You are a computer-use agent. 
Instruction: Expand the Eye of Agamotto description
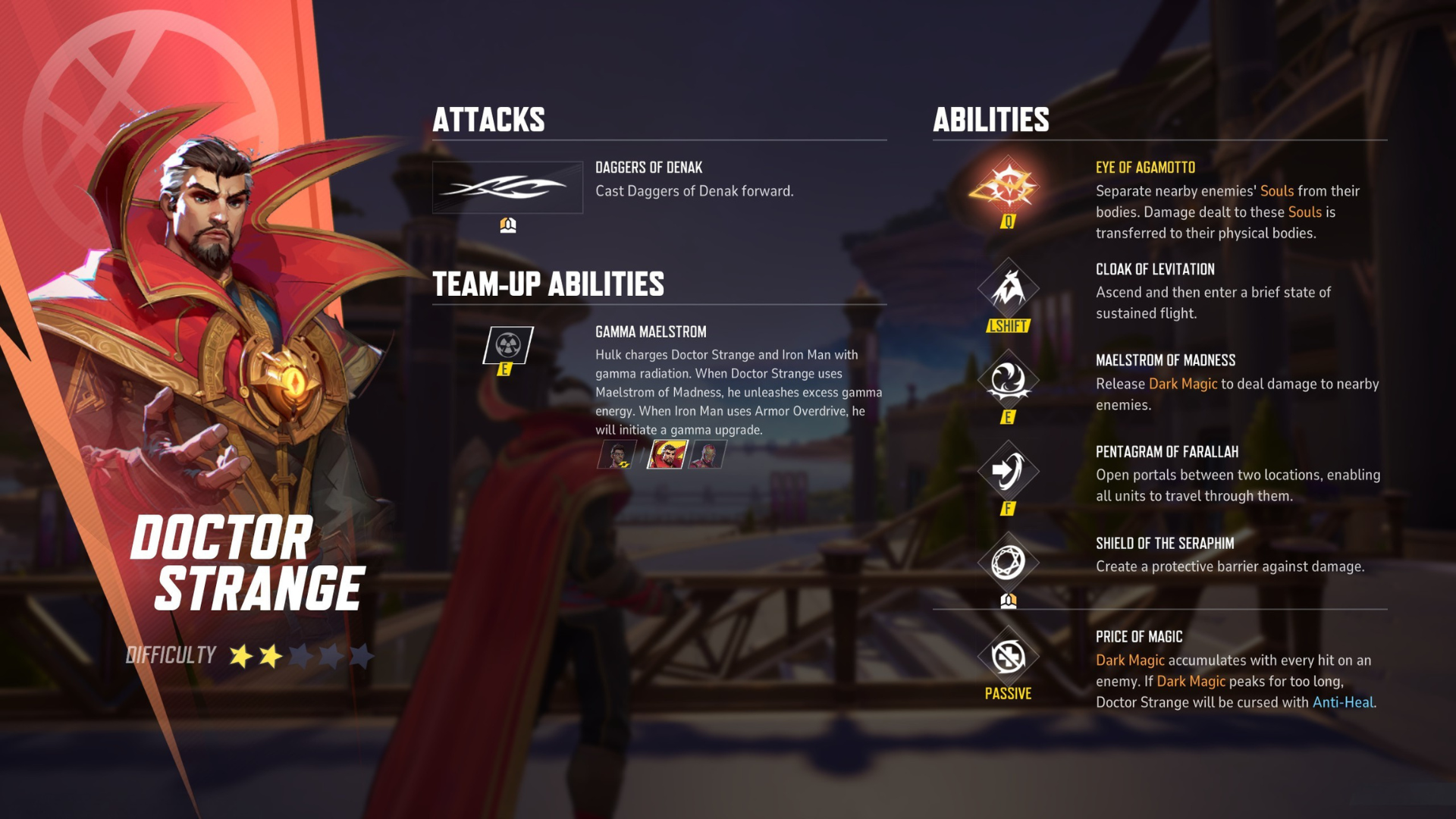[1228, 213]
